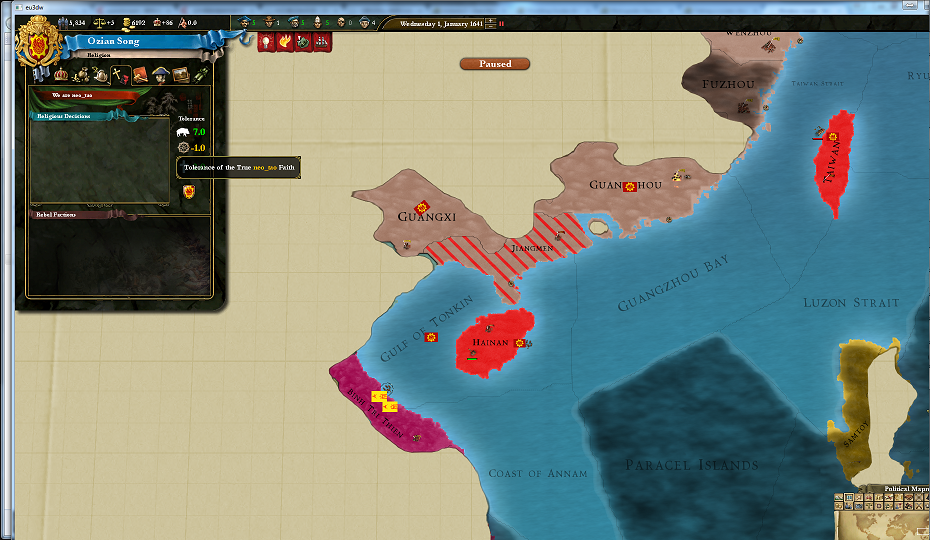
Task: Decrease game speed with minus button
Action: click(x=492, y=26)
